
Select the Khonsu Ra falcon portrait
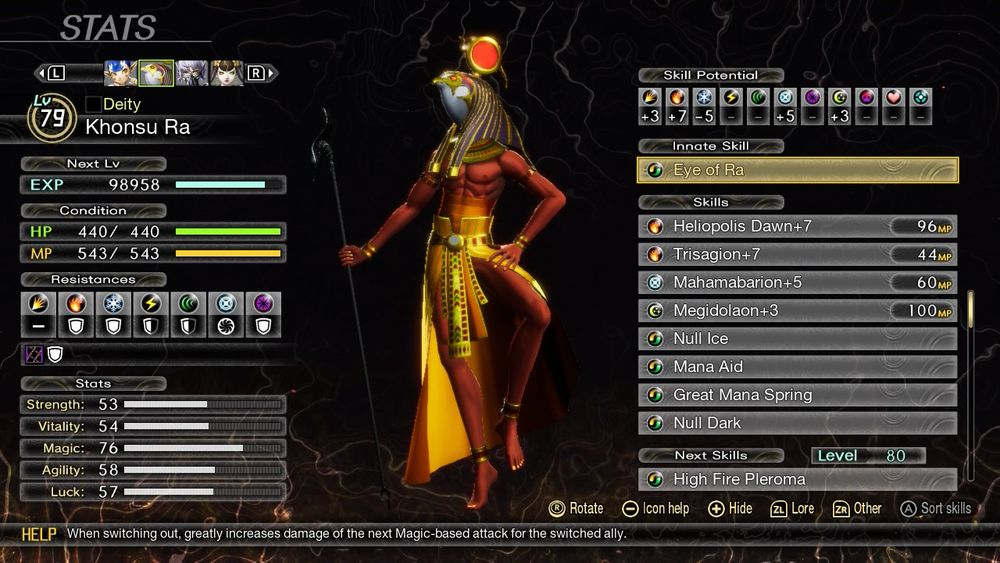pos(156,73)
